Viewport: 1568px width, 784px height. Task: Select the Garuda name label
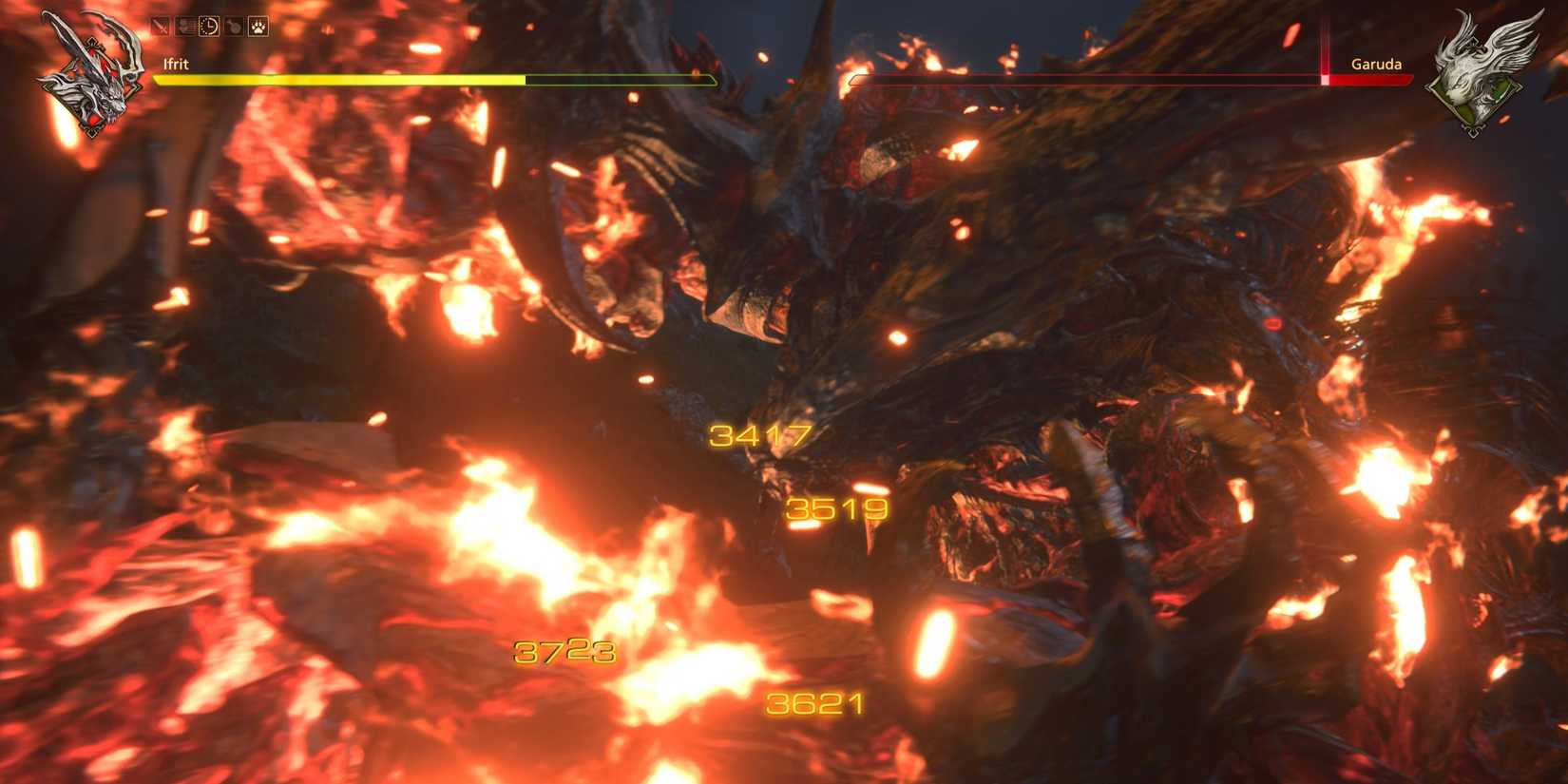tap(1376, 64)
